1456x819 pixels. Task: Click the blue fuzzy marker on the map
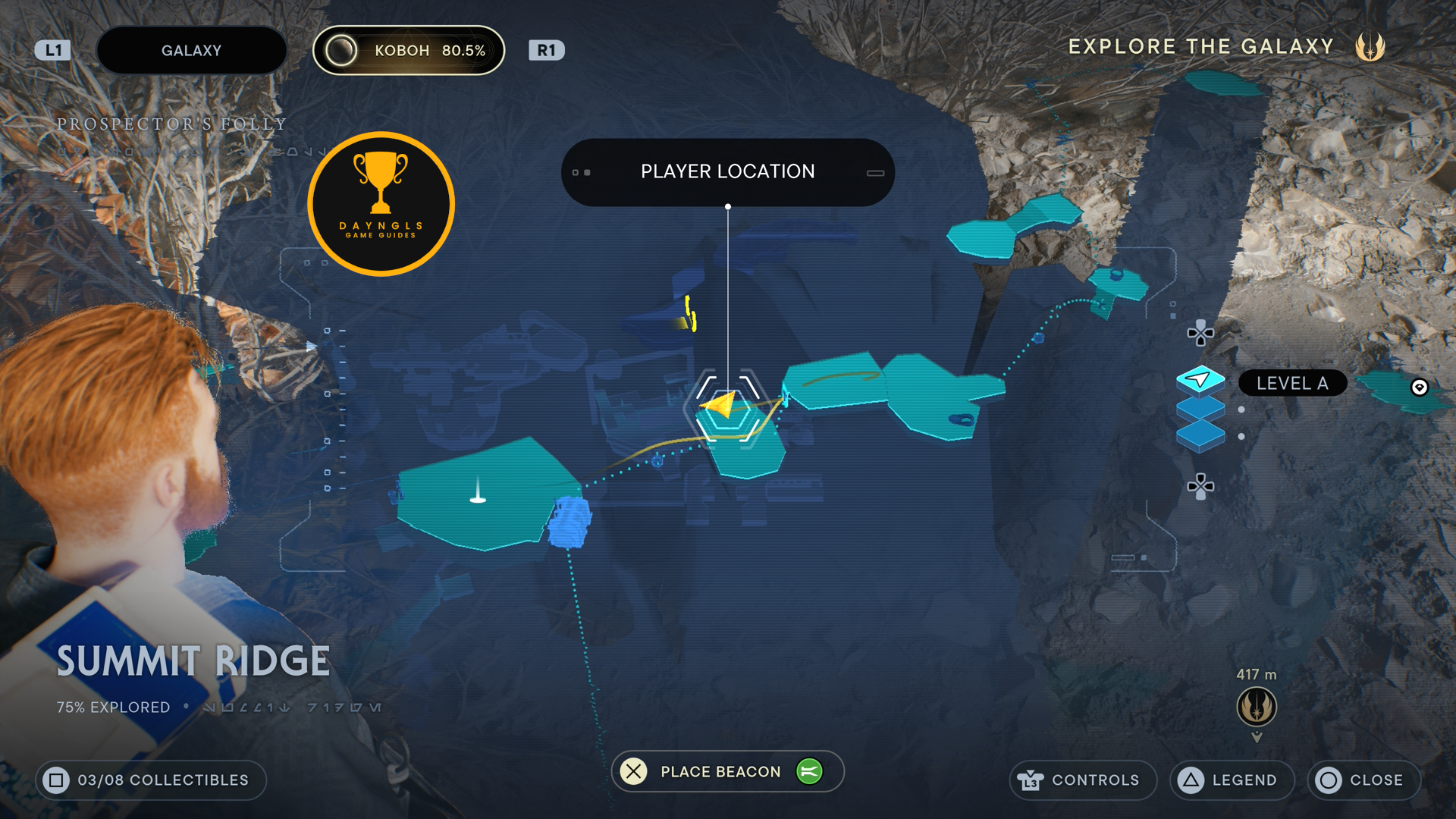pyautogui.click(x=570, y=522)
